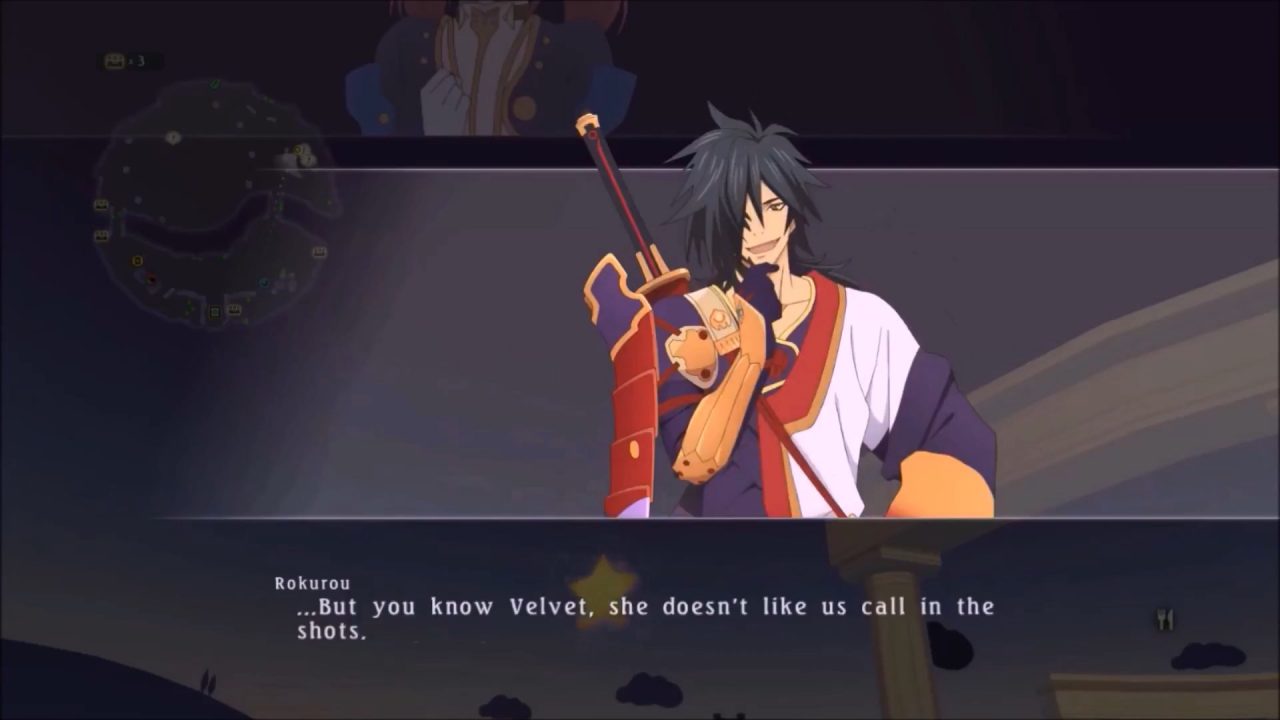Select the yellow circle marker on the minimap's right
Viewport: 1280px width, 720px height.
(x=297, y=150)
